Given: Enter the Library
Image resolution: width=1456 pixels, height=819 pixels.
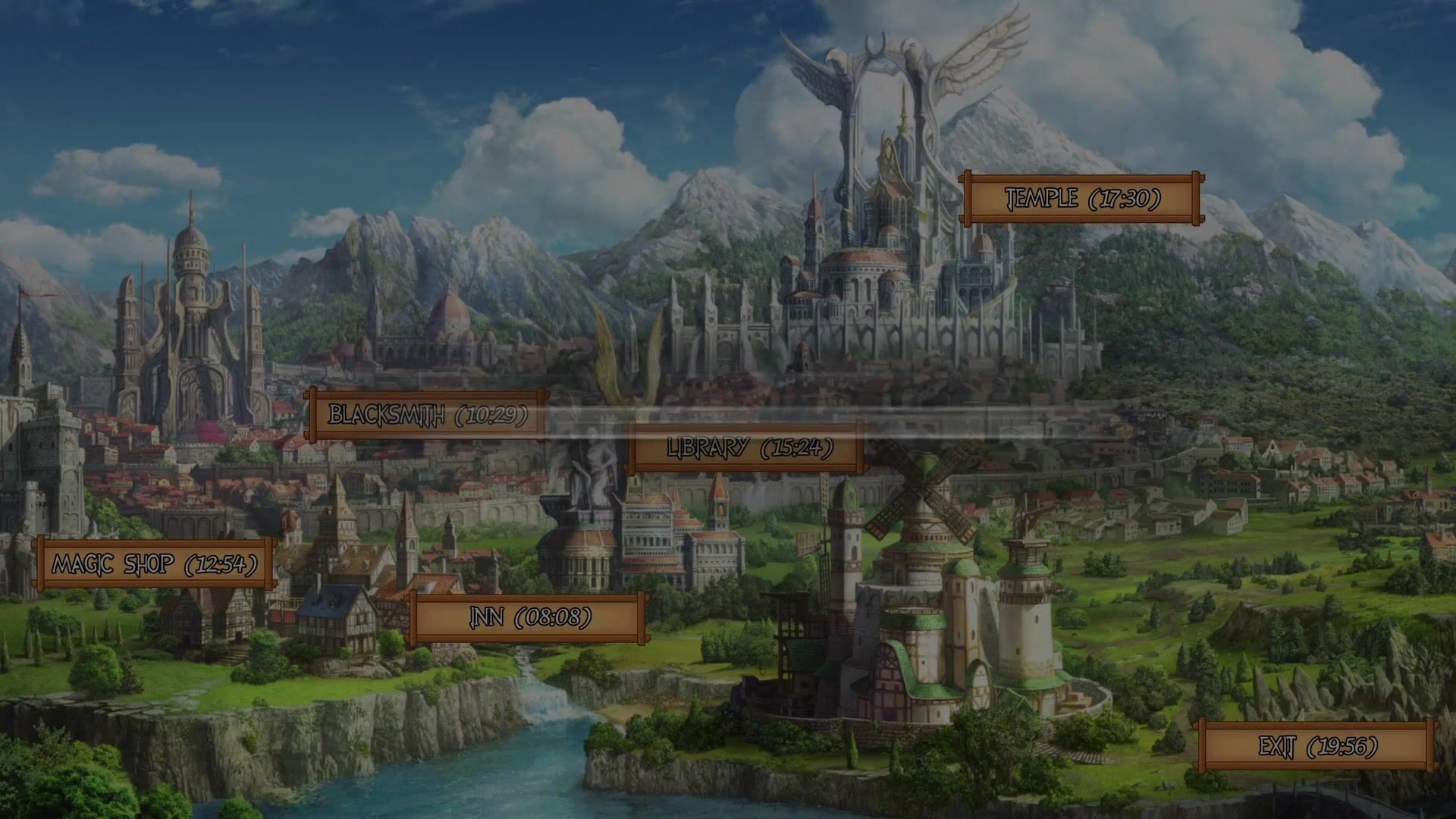Looking at the screenshot, I should tap(748, 447).
